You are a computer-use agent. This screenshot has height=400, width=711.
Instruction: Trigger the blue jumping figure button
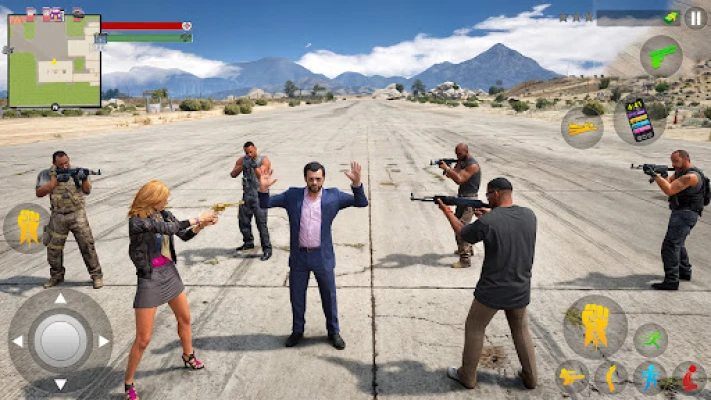tap(650, 377)
